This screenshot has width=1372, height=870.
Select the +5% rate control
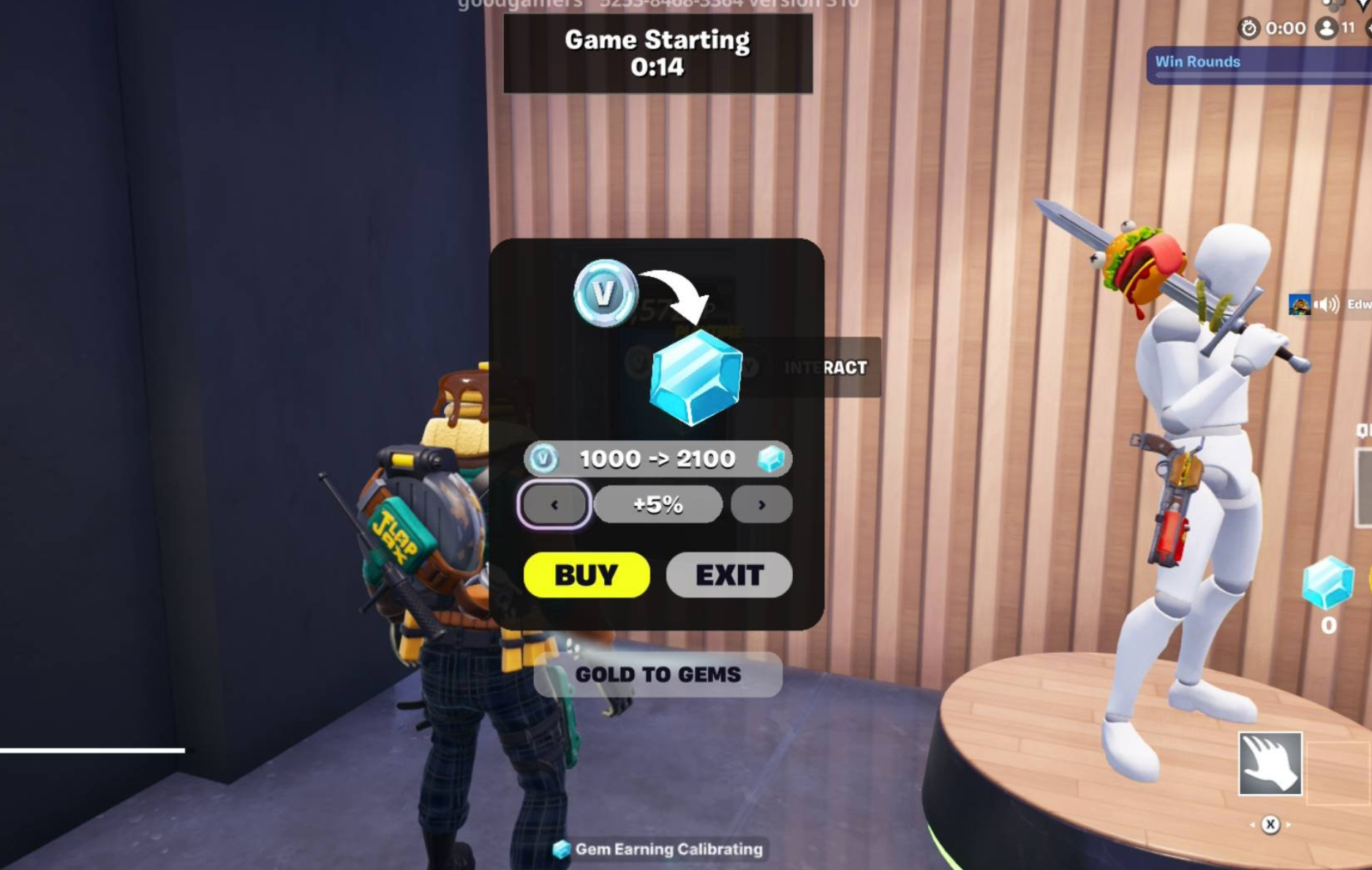(657, 504)
